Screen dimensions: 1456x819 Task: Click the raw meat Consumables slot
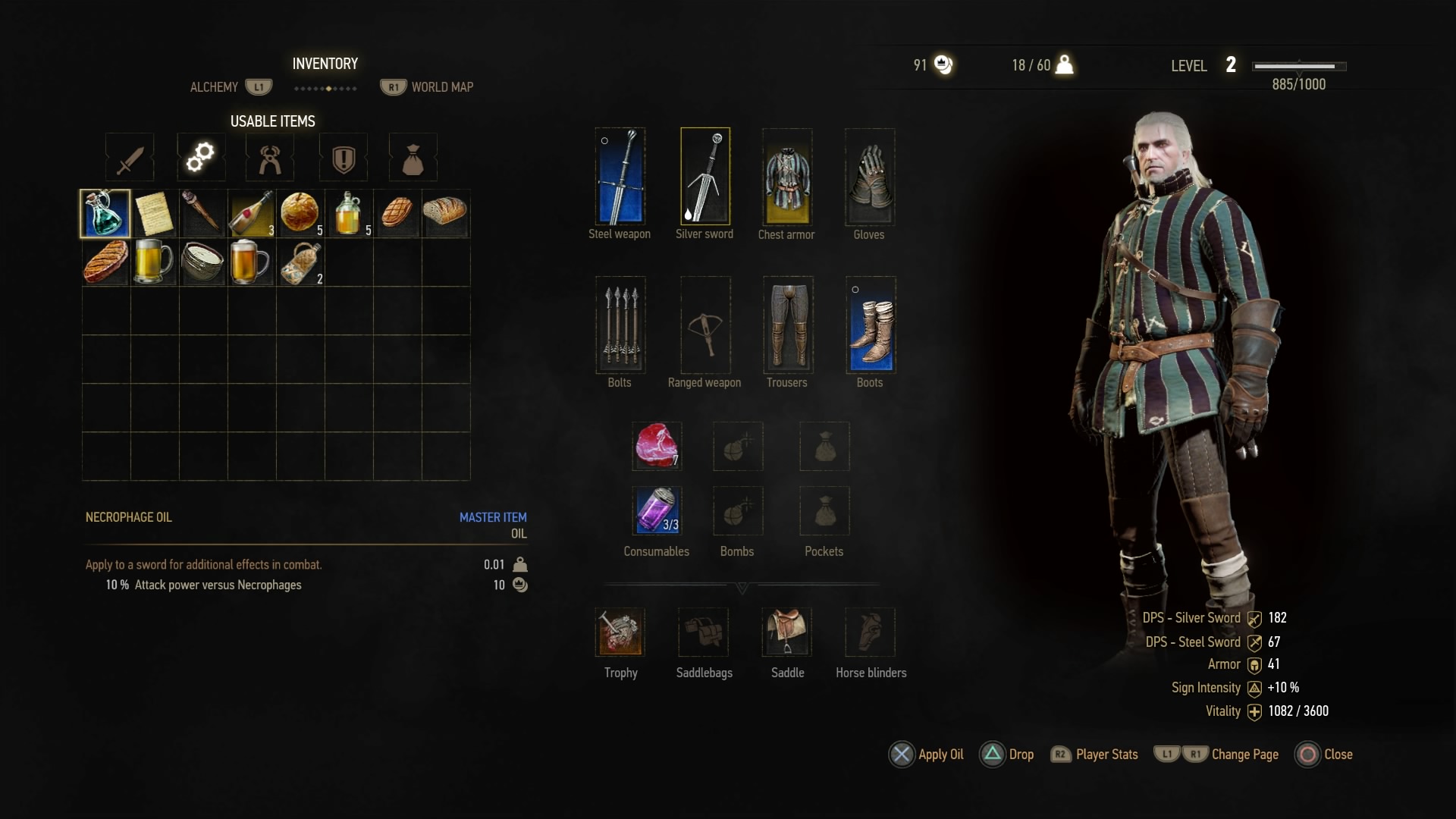point(657,446)
